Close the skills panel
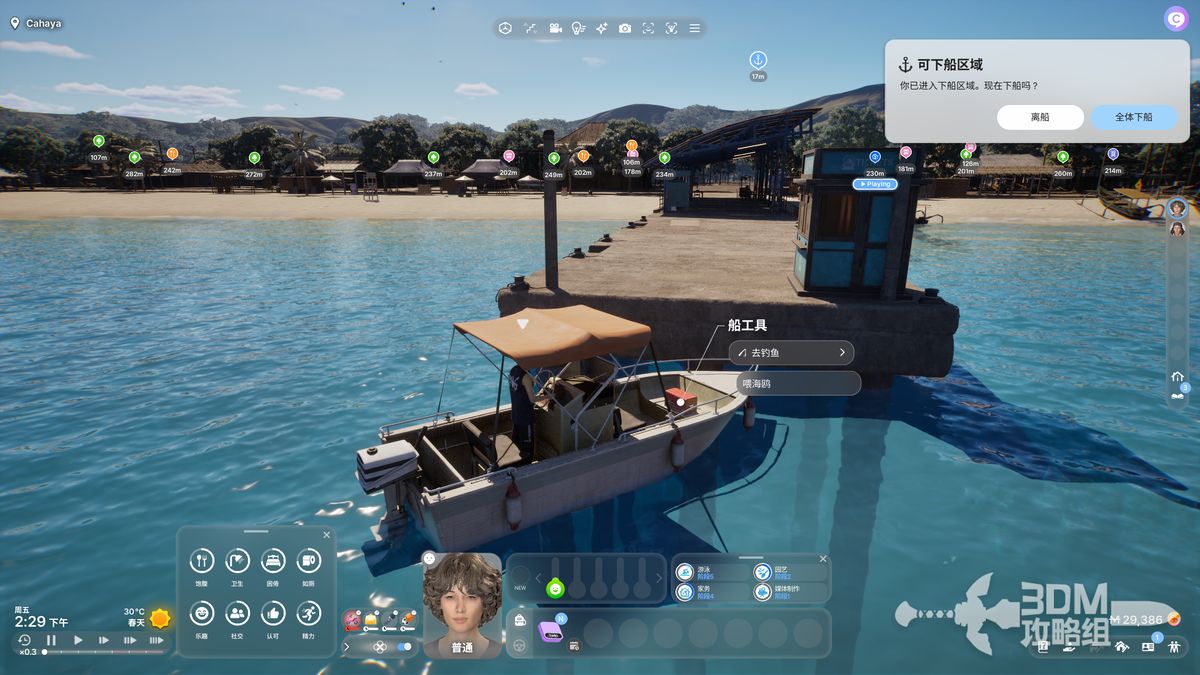Screen dimensions: 1200x675 pyautogui.click(x=823, y=559)
